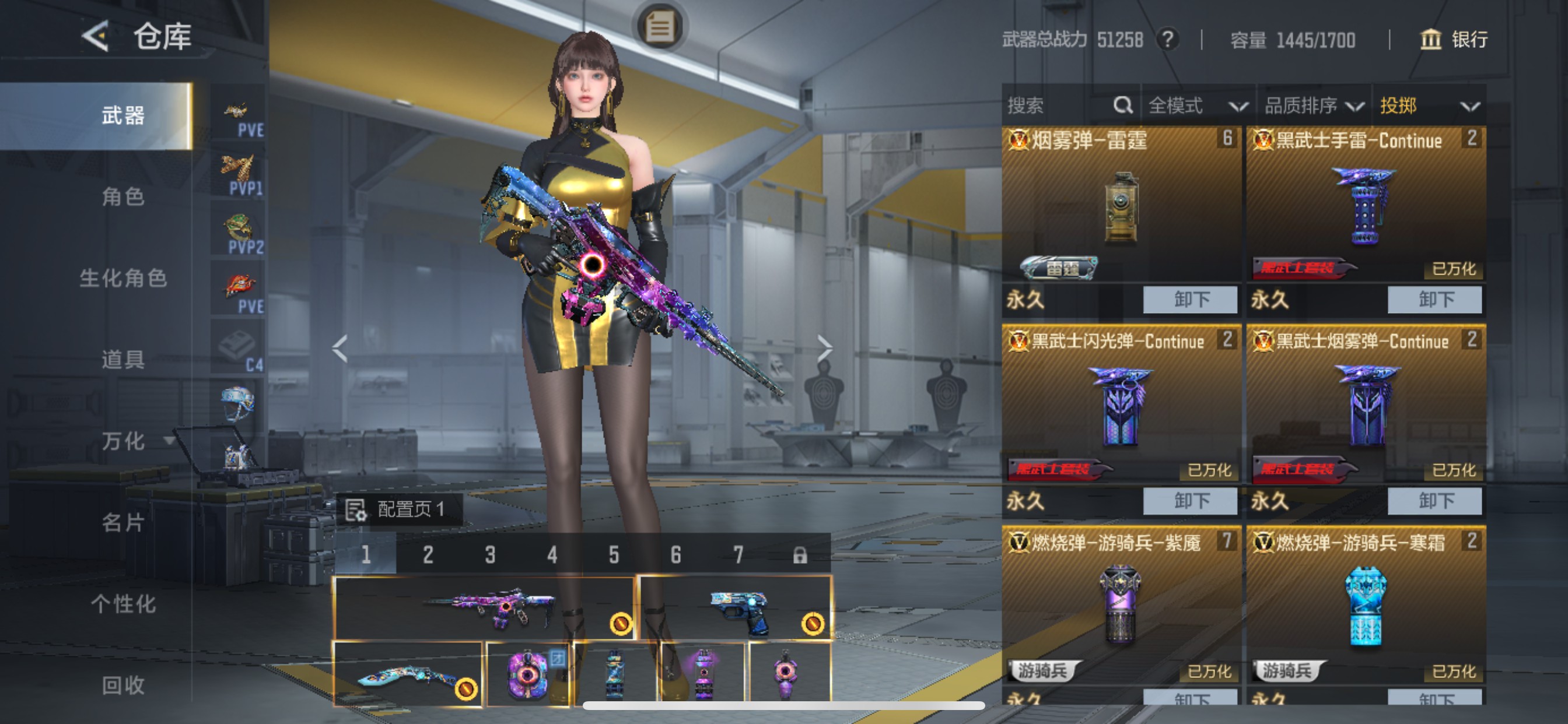Switch to loadout page 3
This screenshot has height=724, width=1568.
tap(490, 555)
